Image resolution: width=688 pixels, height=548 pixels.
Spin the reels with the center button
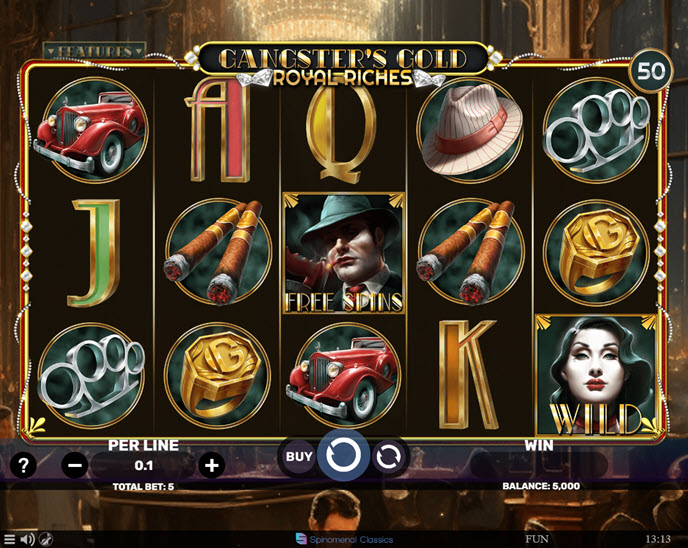(345, 456)
